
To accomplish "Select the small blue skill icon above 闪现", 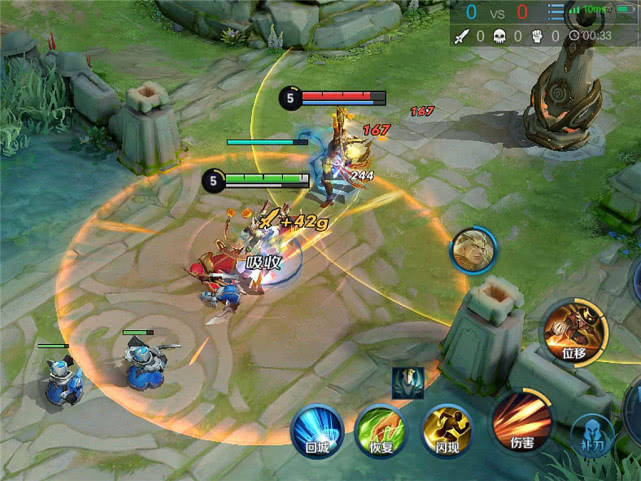I will coord(408,382).
